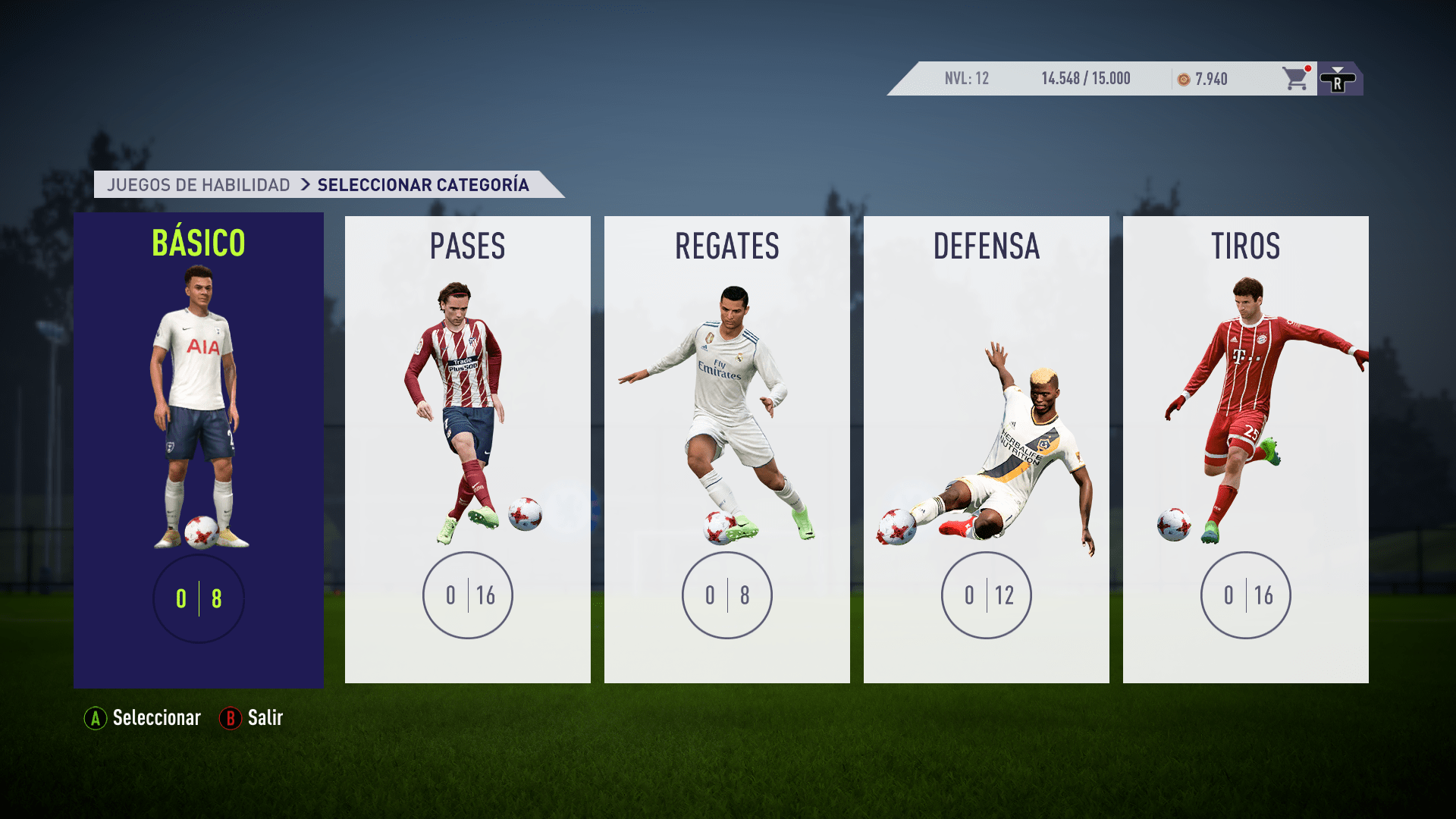Open JUEGOS DE HABILIDAD in the breadcrumb
This screenshot has width=1456, height=819.
coord(199,184)
